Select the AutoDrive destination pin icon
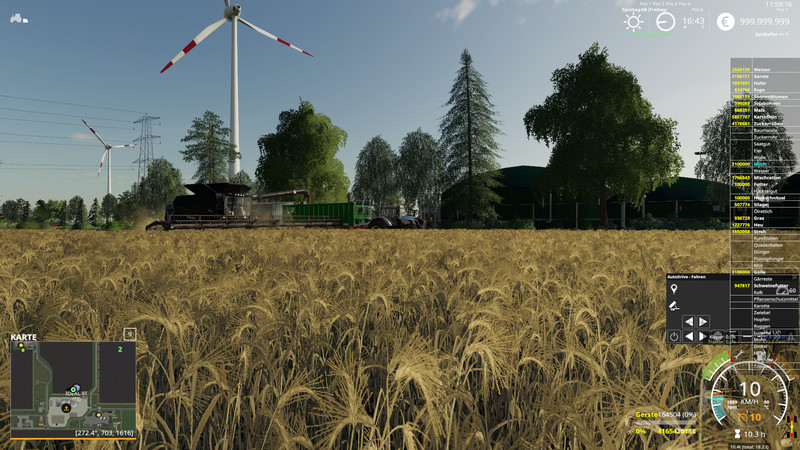This screenshot has height=450, width=800. point(674,289)
